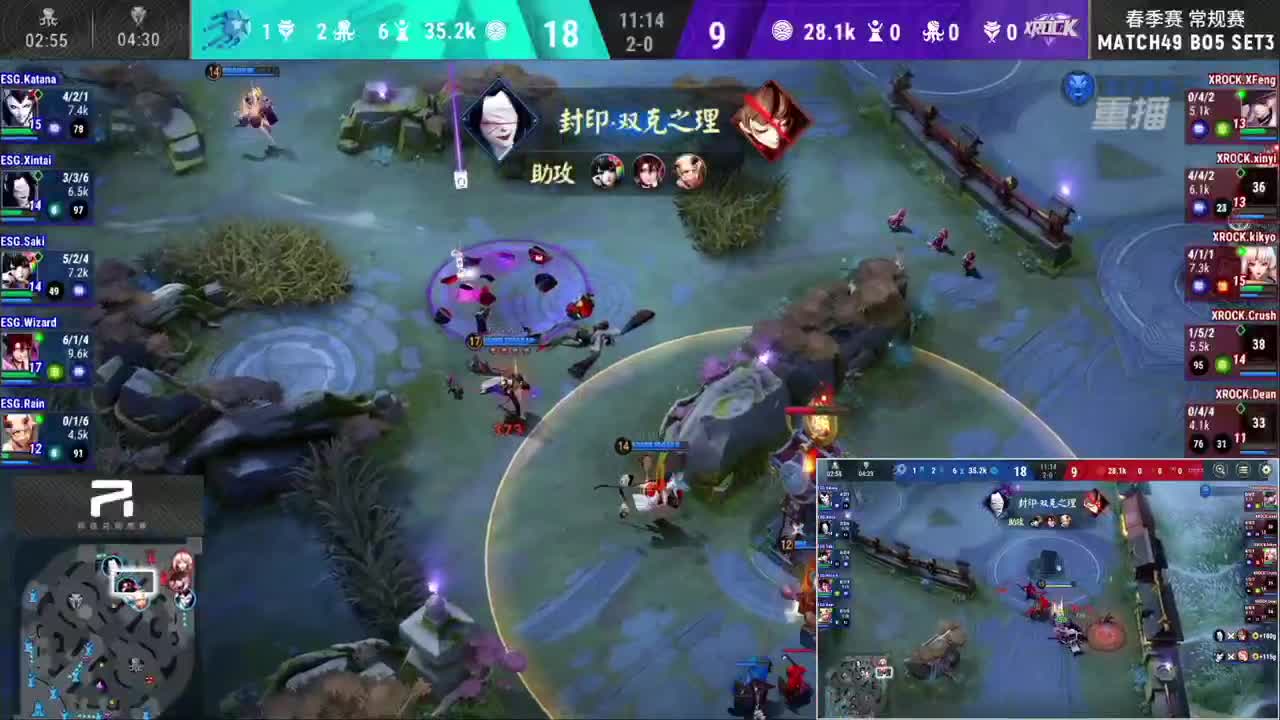Image resolution: width=1280 pixels, height=720 pixels.
Task: Click the tower icon showing XROCK's 0 towers
Action: (x=876, y=31)
